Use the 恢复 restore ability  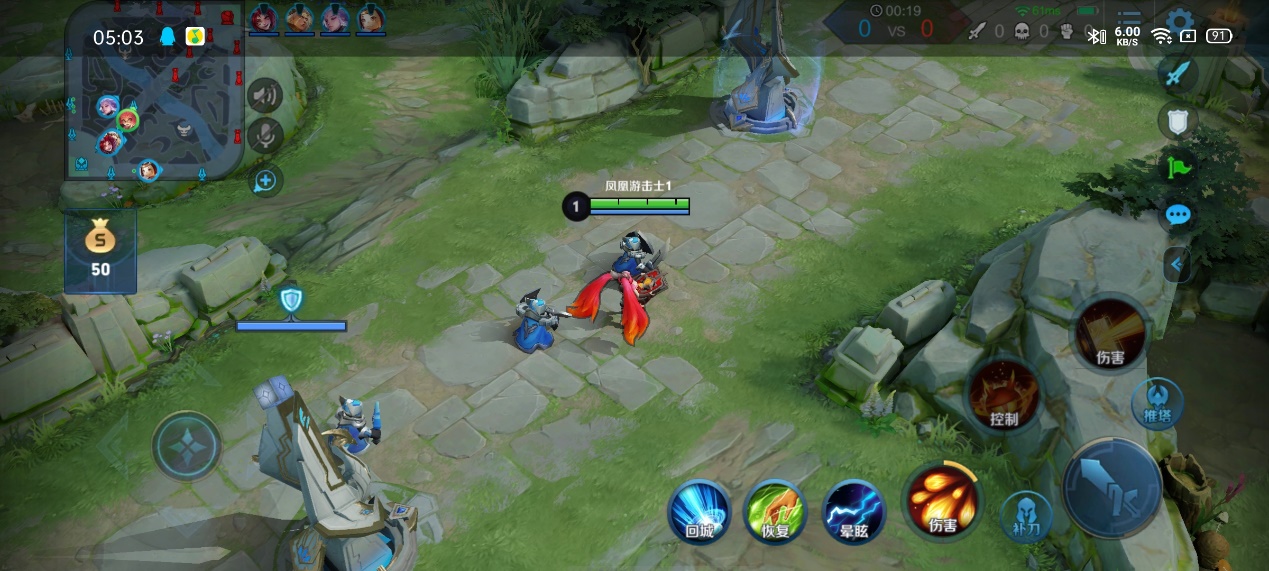click(776, 512)
